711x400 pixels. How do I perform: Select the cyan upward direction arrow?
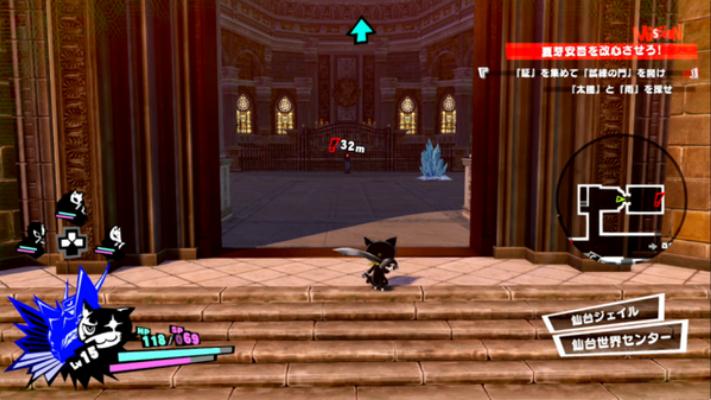click(x=360, y=31)
